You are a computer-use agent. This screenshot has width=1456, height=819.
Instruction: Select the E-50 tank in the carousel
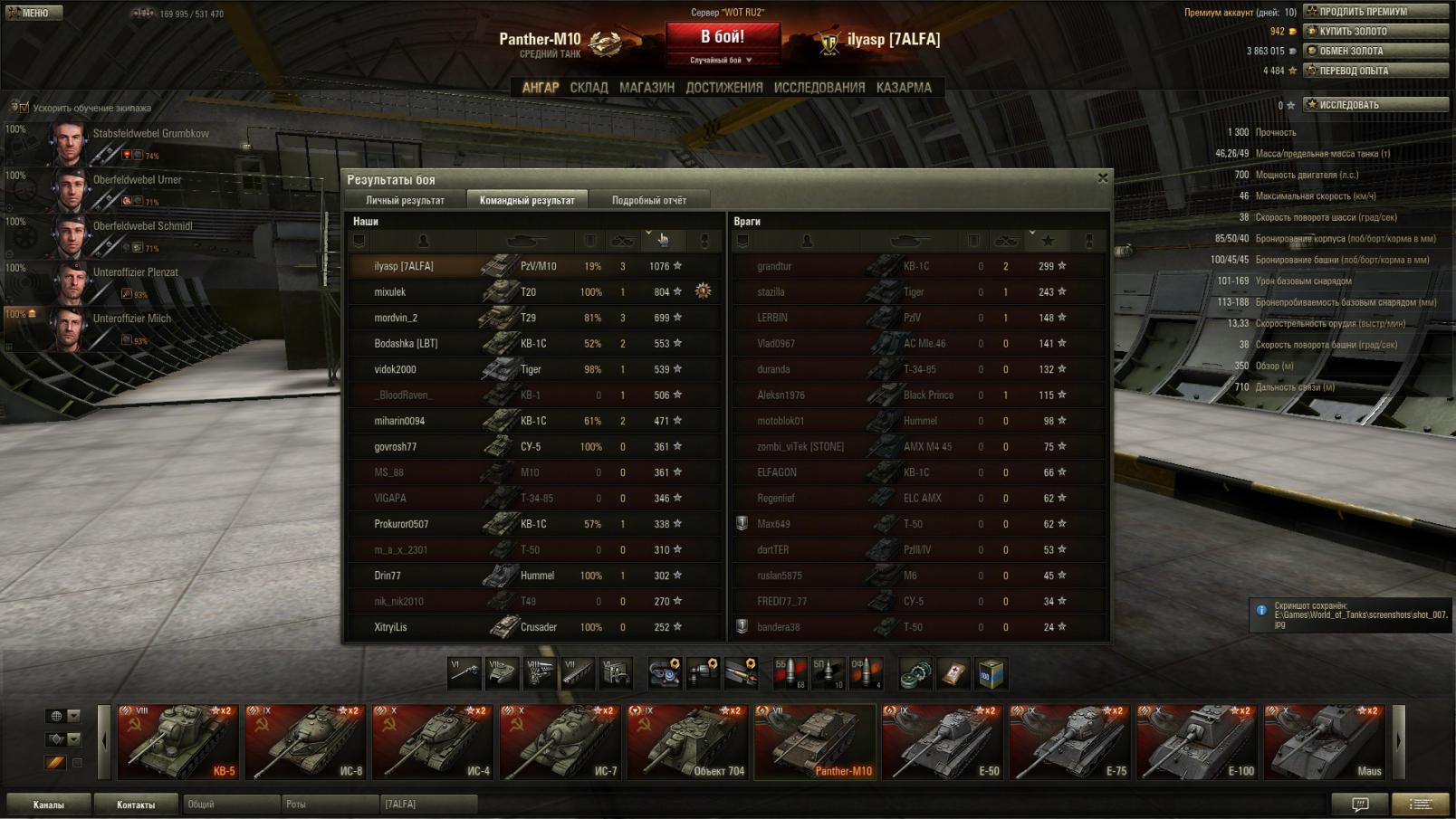coord(942,742)
